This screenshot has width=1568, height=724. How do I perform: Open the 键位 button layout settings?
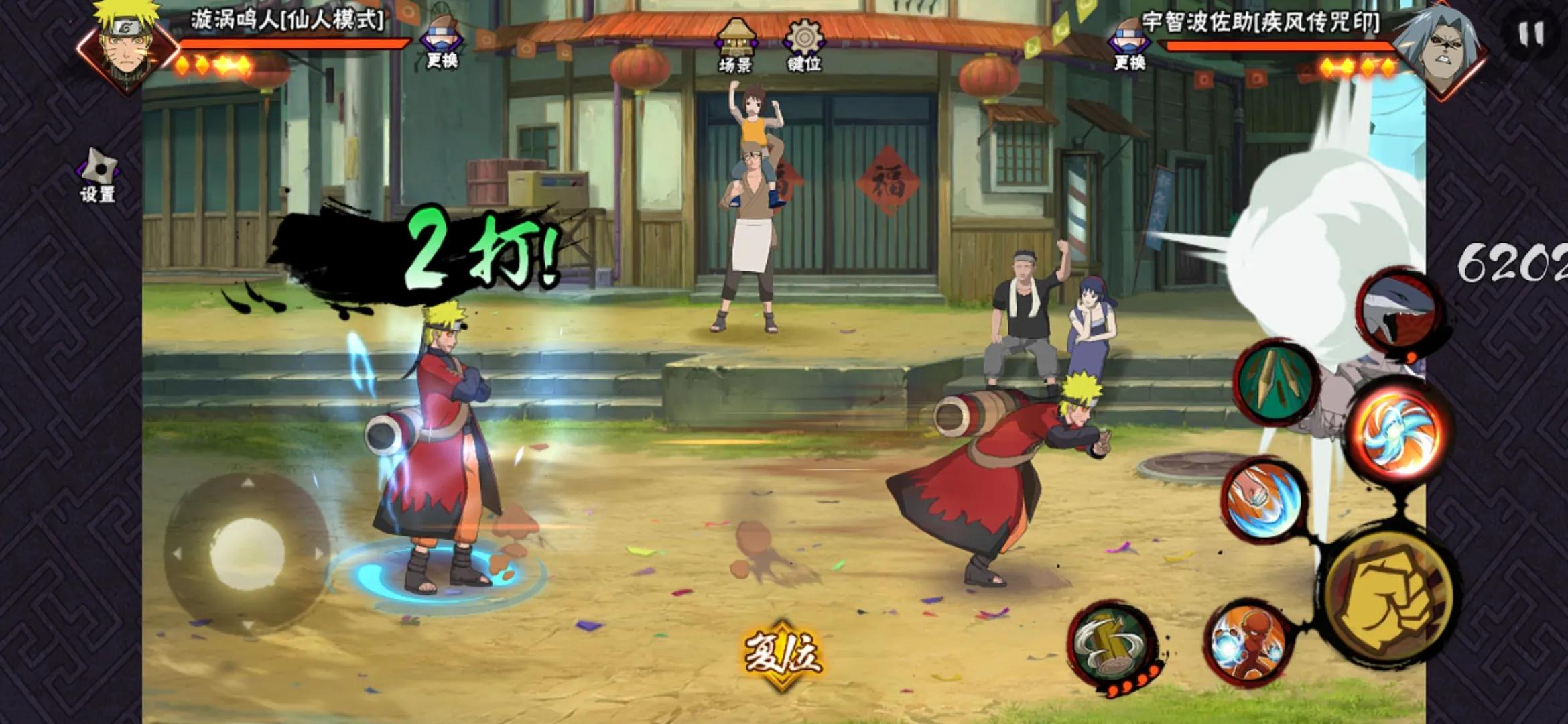click(803, 45)
